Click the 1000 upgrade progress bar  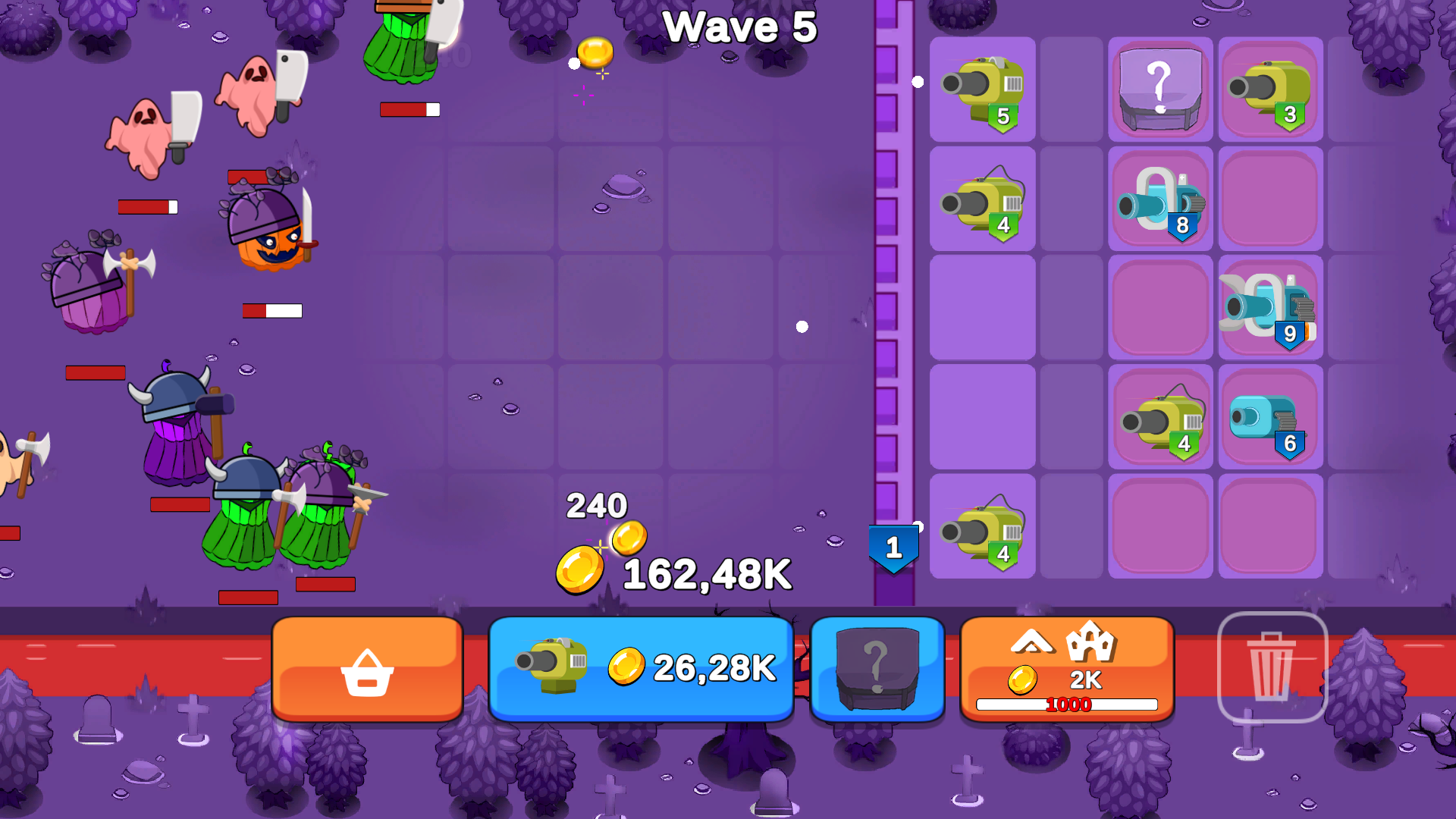coord(1066,704)
